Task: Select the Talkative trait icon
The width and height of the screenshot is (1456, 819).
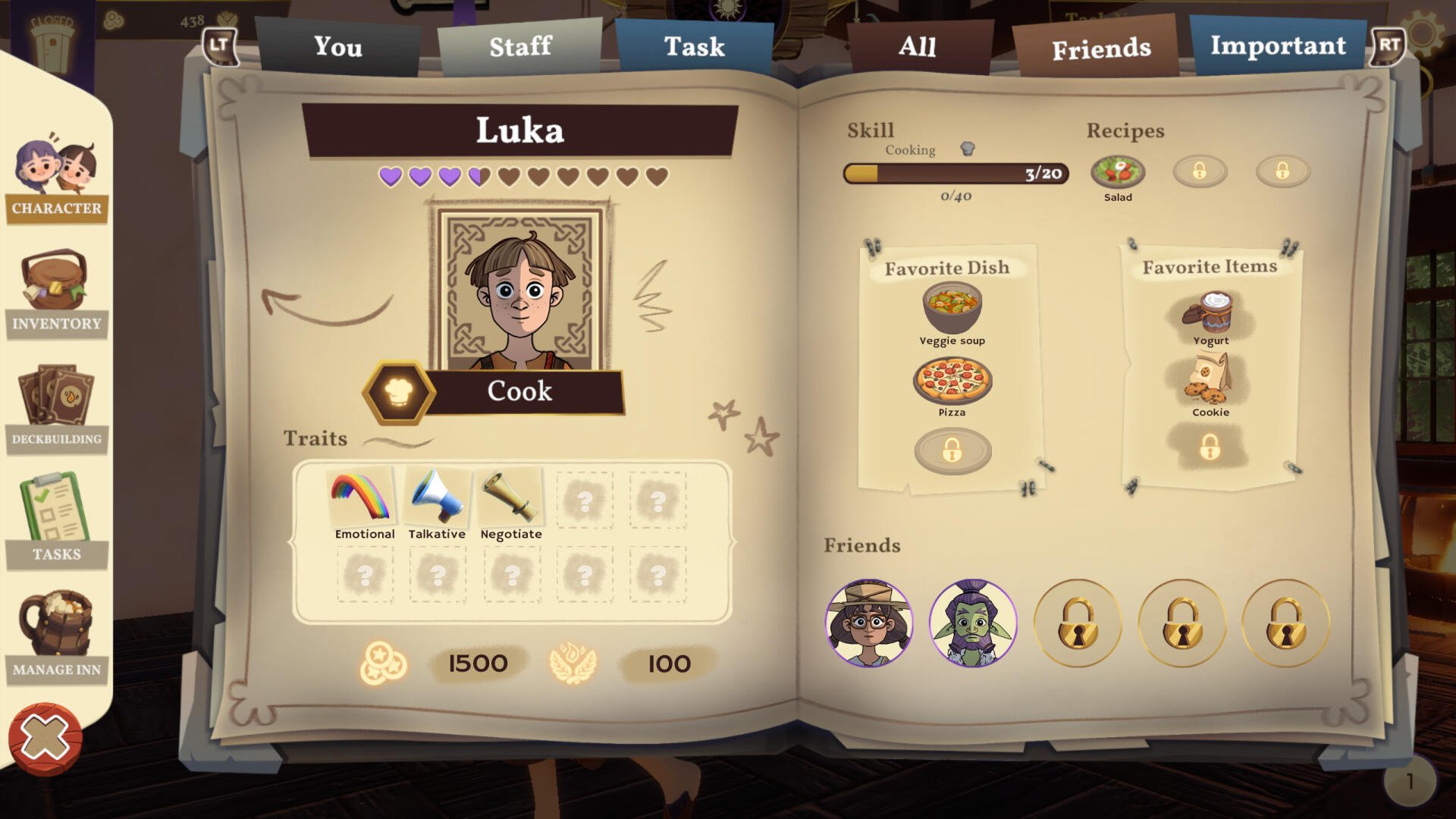Action: (438, 497)
